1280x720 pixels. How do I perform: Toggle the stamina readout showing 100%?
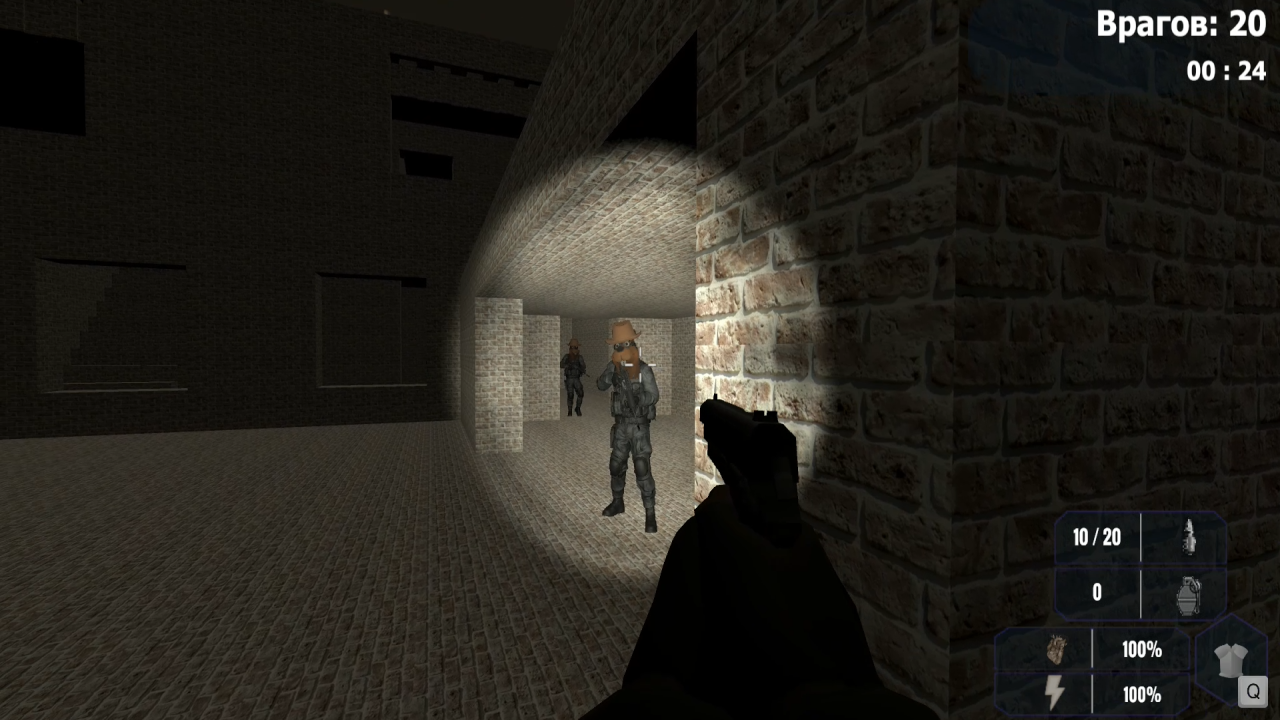coord(1141,694)
